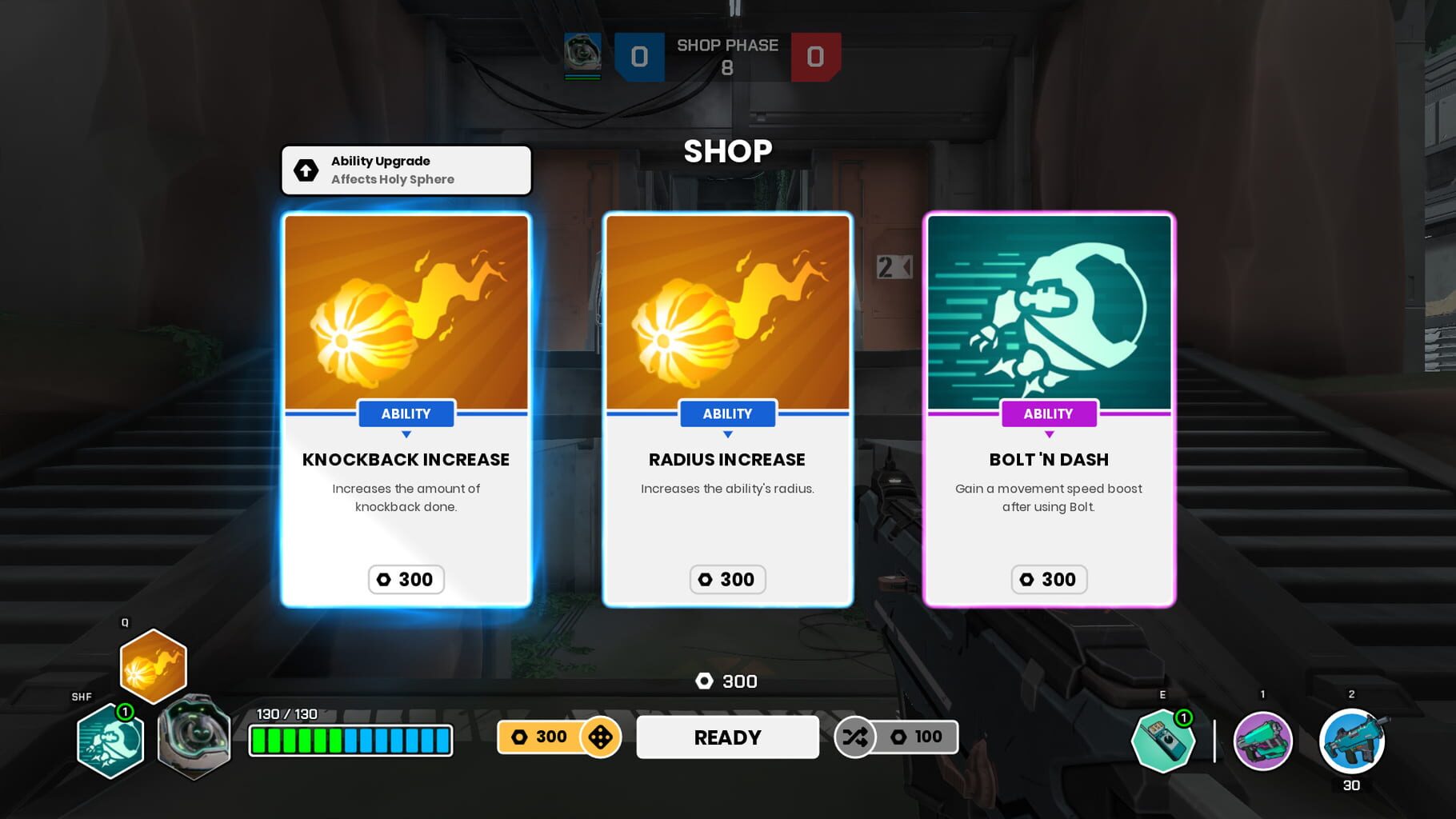
Task: Select the Radius Increase card
Action: 727,408
